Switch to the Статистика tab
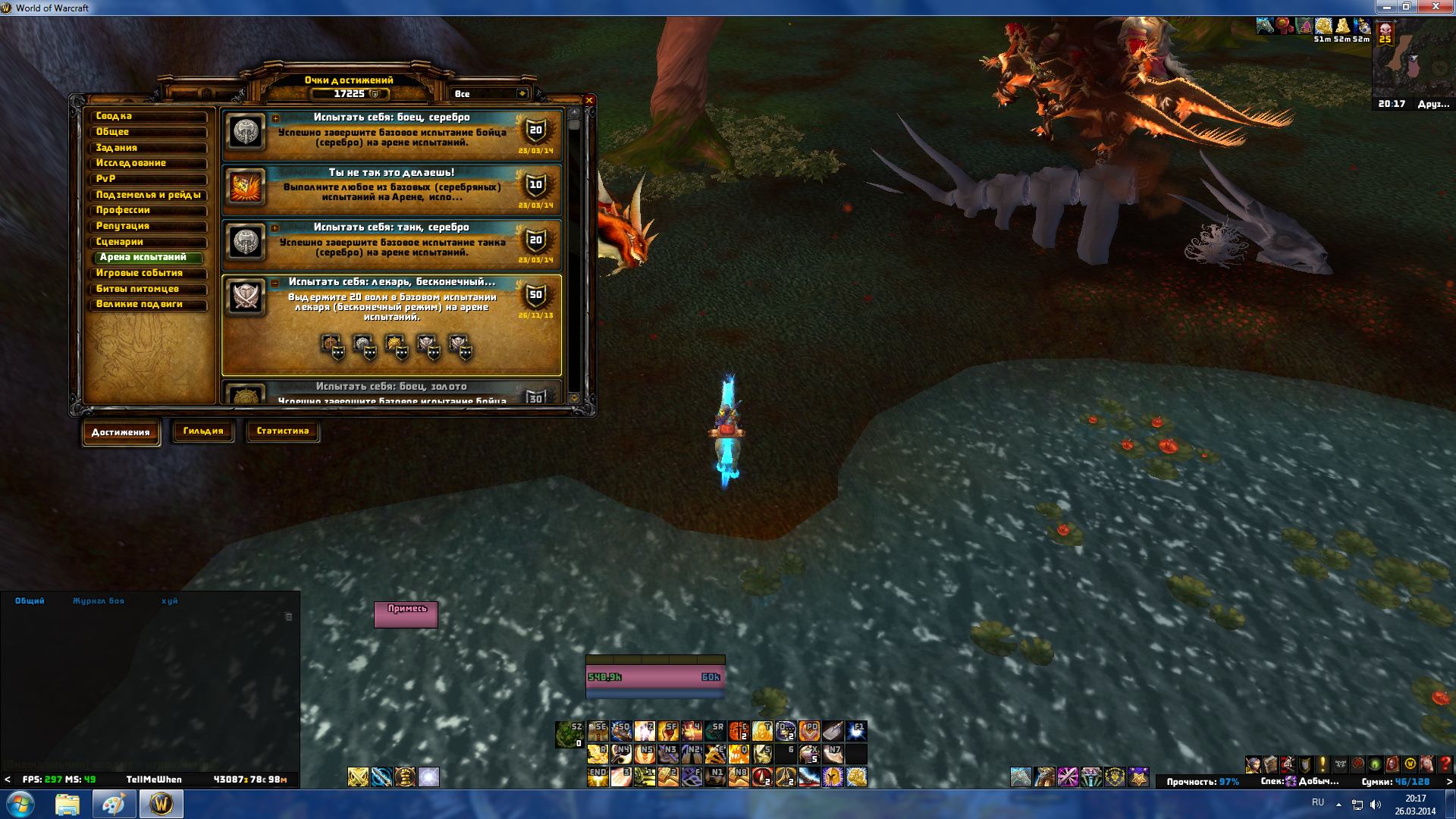Screen dimensions: 1456x819 point(283,431)
